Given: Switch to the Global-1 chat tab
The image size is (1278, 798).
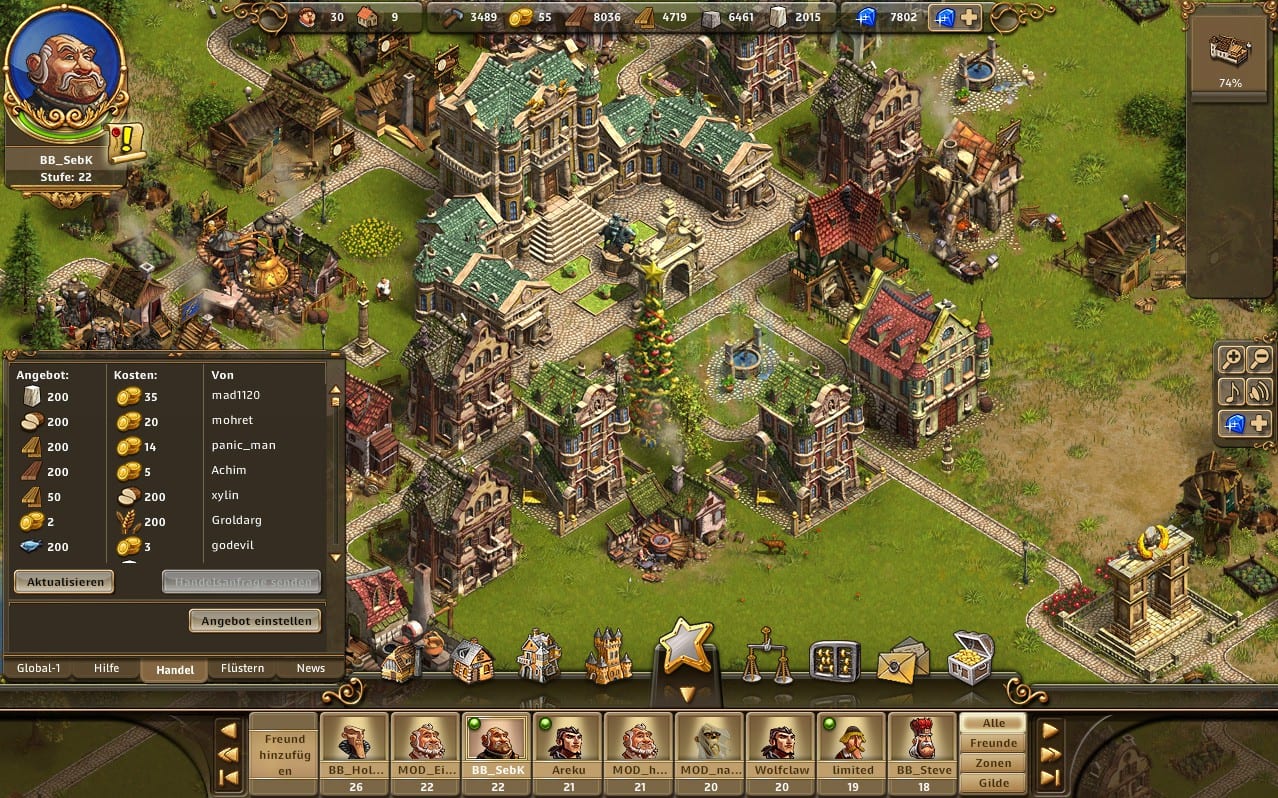Looking at the screenshot, I should pyautogui.click(x=37, y=668).
